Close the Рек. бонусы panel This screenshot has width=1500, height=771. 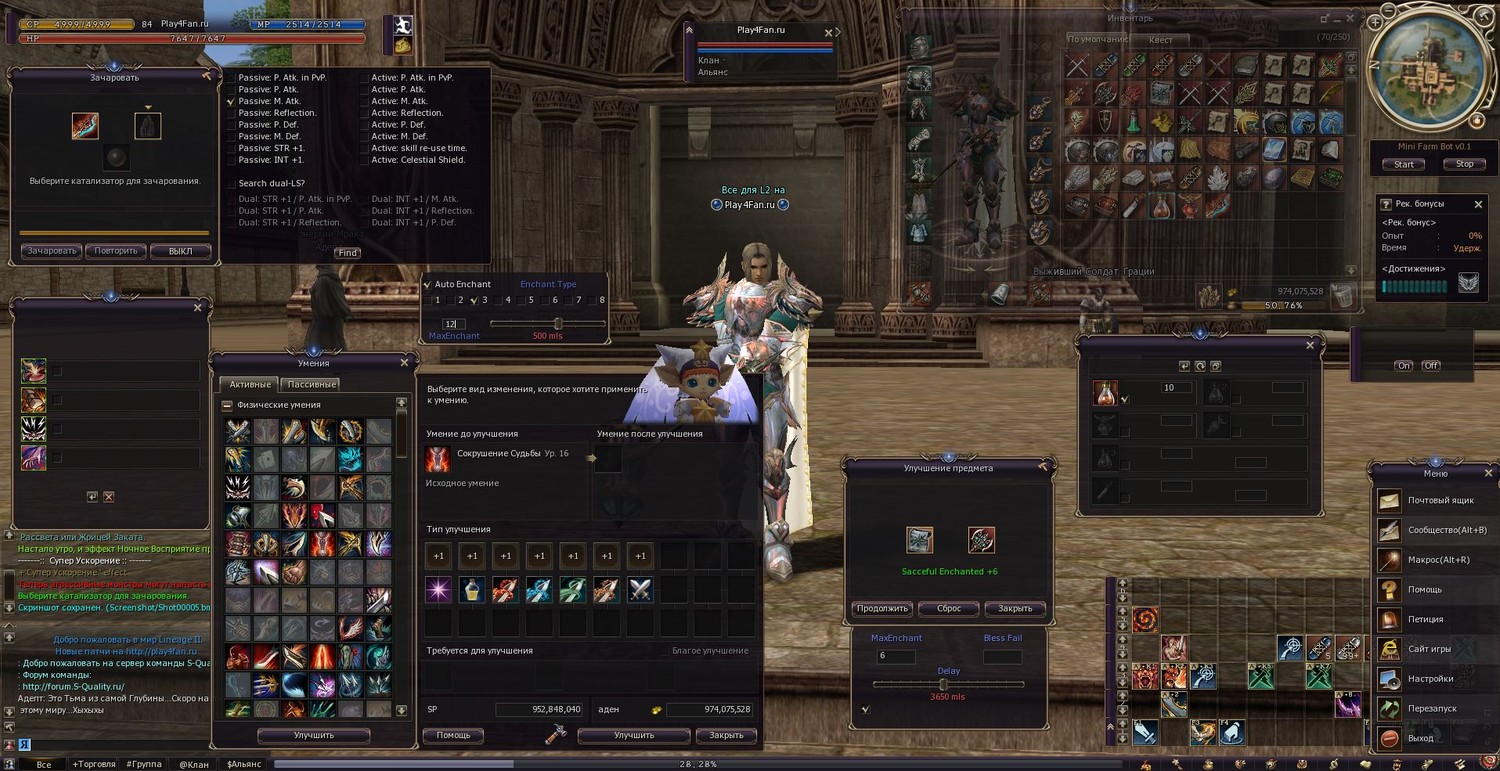point(1478,204)
